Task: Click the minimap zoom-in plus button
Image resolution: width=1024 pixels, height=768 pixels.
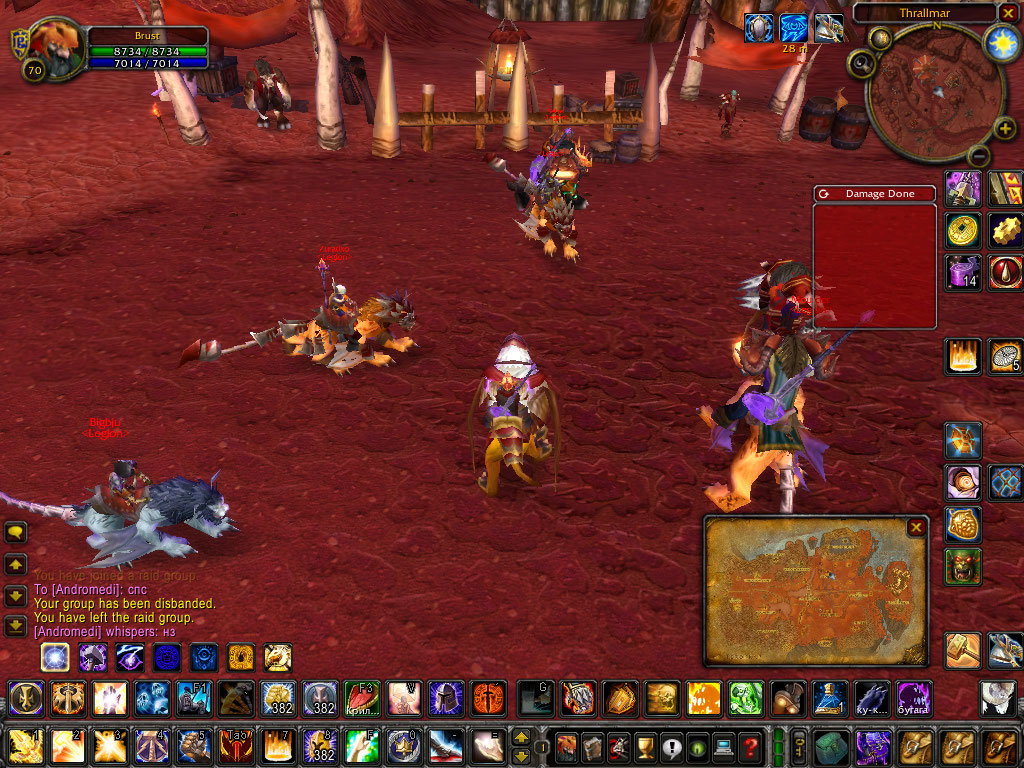Action: point(1005,128)
